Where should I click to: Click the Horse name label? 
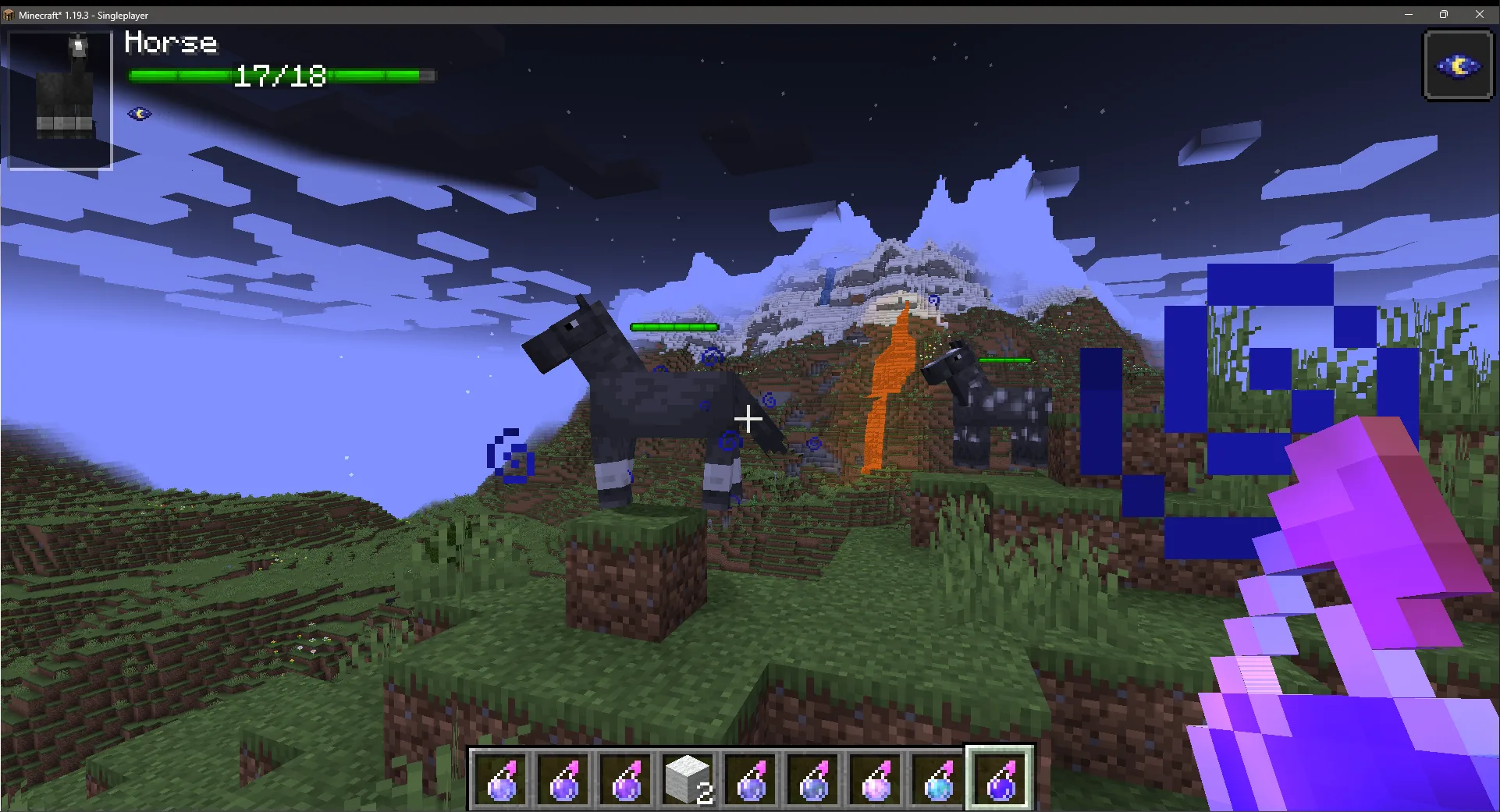171,44
